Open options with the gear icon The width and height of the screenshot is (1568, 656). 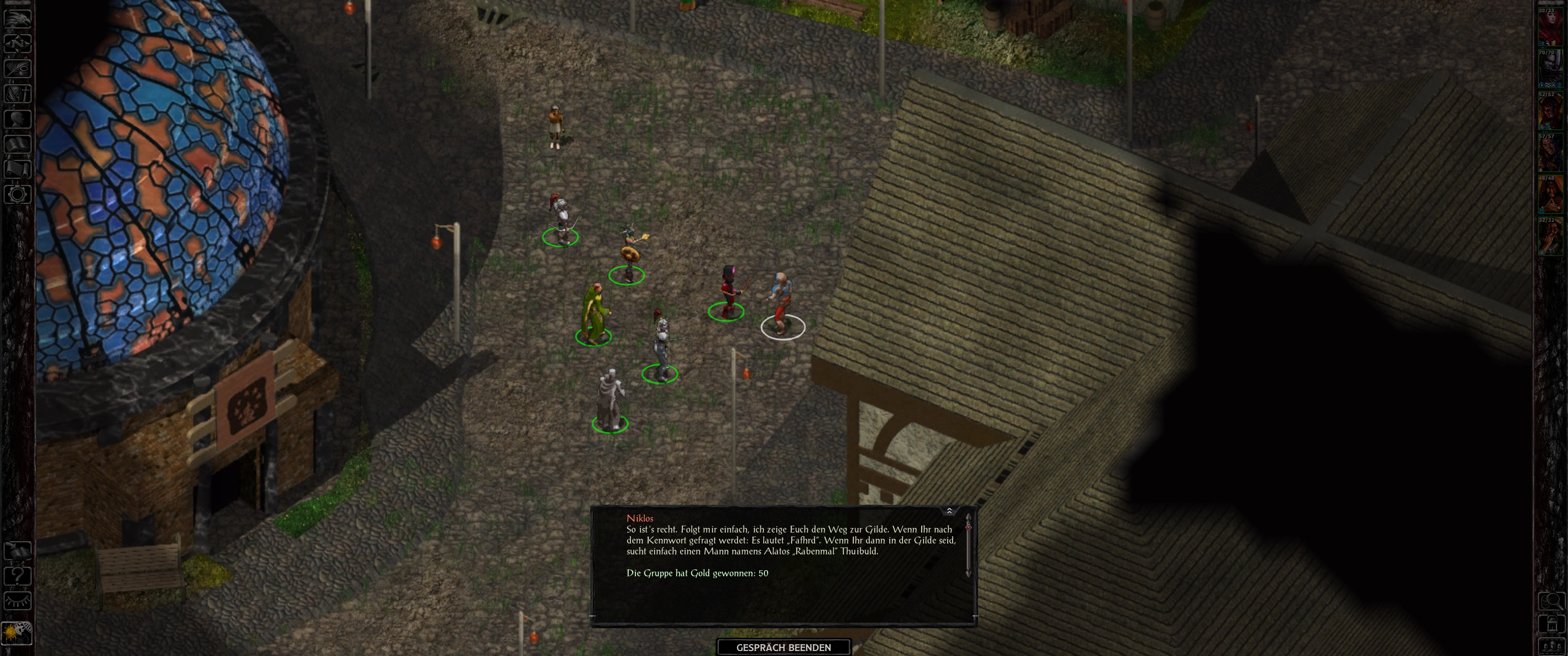click(x=18, y=195)
